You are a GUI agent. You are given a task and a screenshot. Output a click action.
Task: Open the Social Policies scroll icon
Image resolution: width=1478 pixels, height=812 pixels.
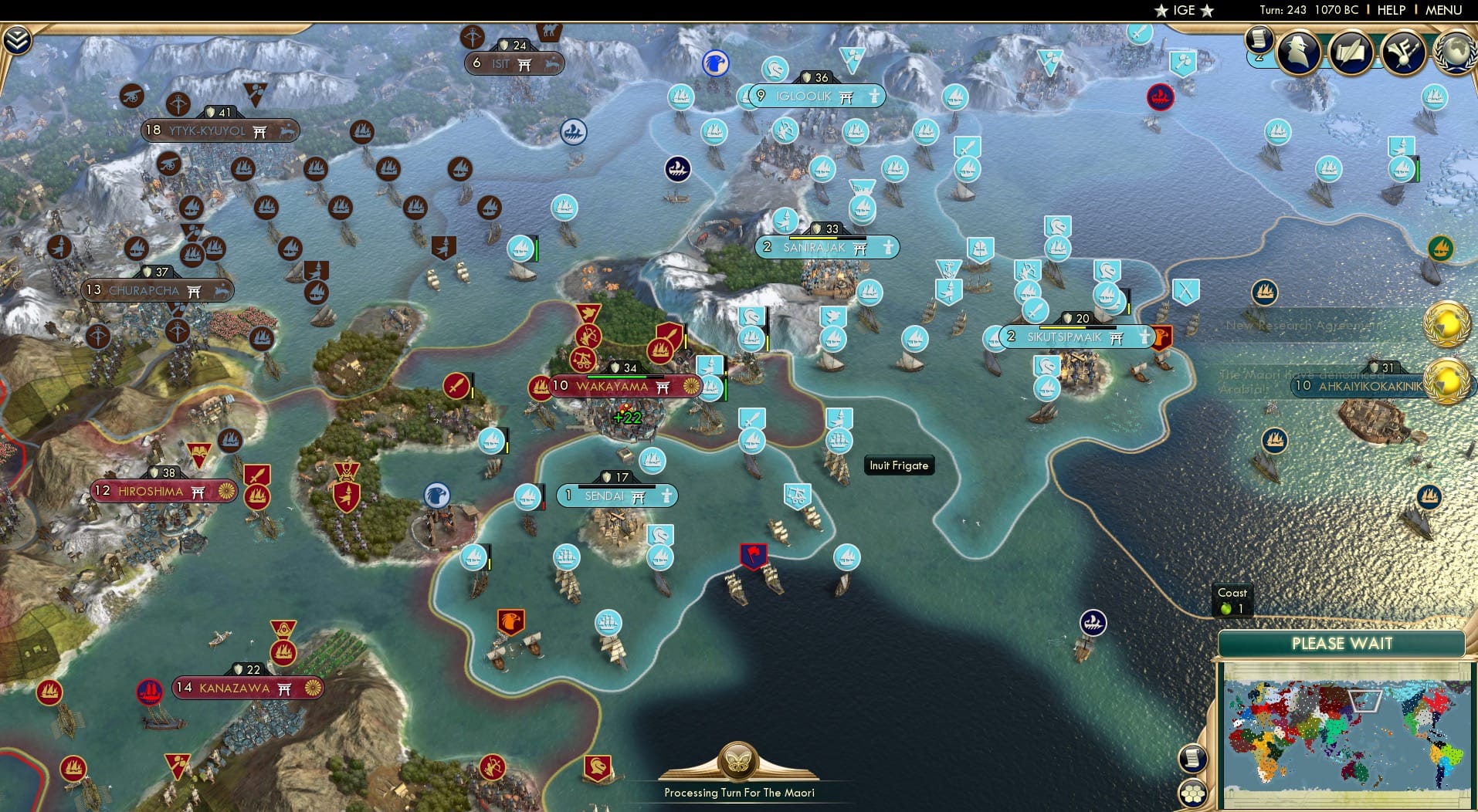click(1351, 52)
